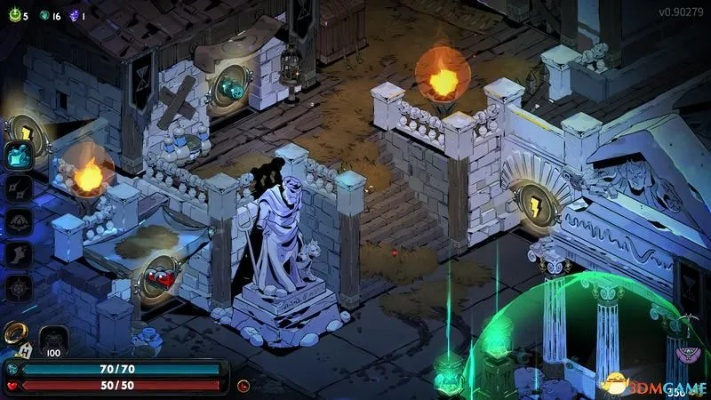Select the glowing blue boon slot
Image resolution: width=711 pixels, height=400 pixels.
(x=19, y=155)
